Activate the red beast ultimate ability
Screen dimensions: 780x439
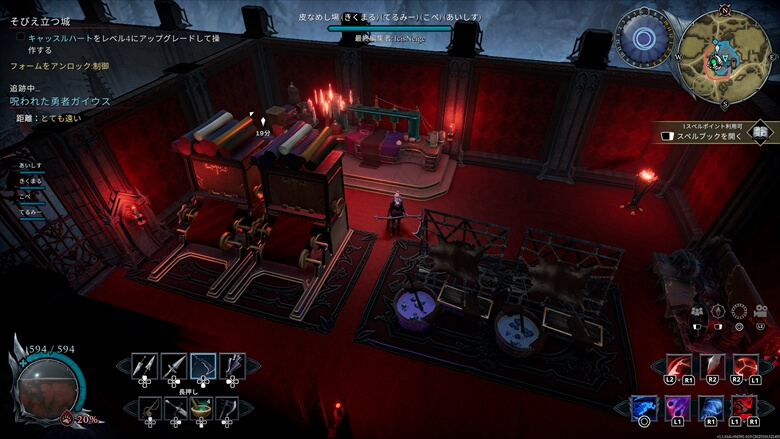[743, 408]
